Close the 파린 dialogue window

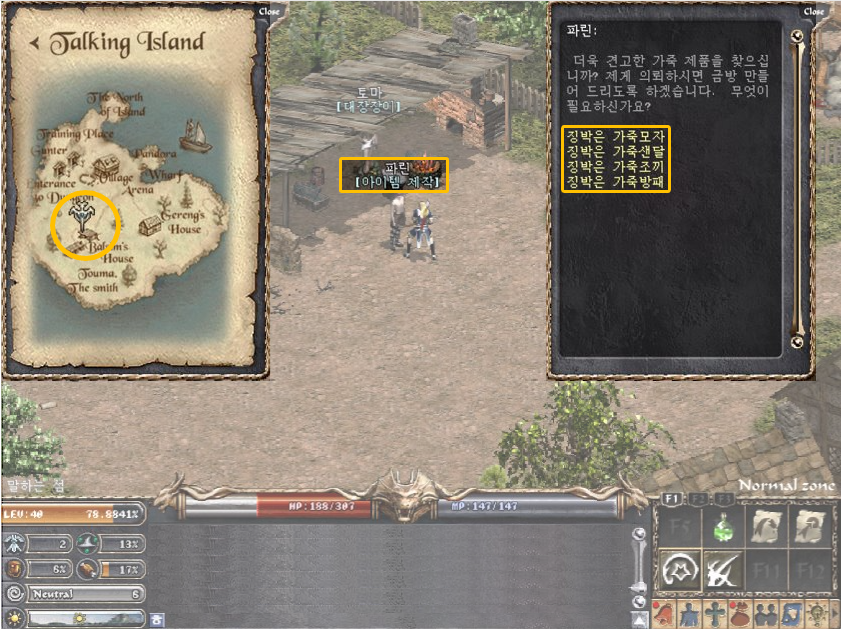[x=814, y=12]
